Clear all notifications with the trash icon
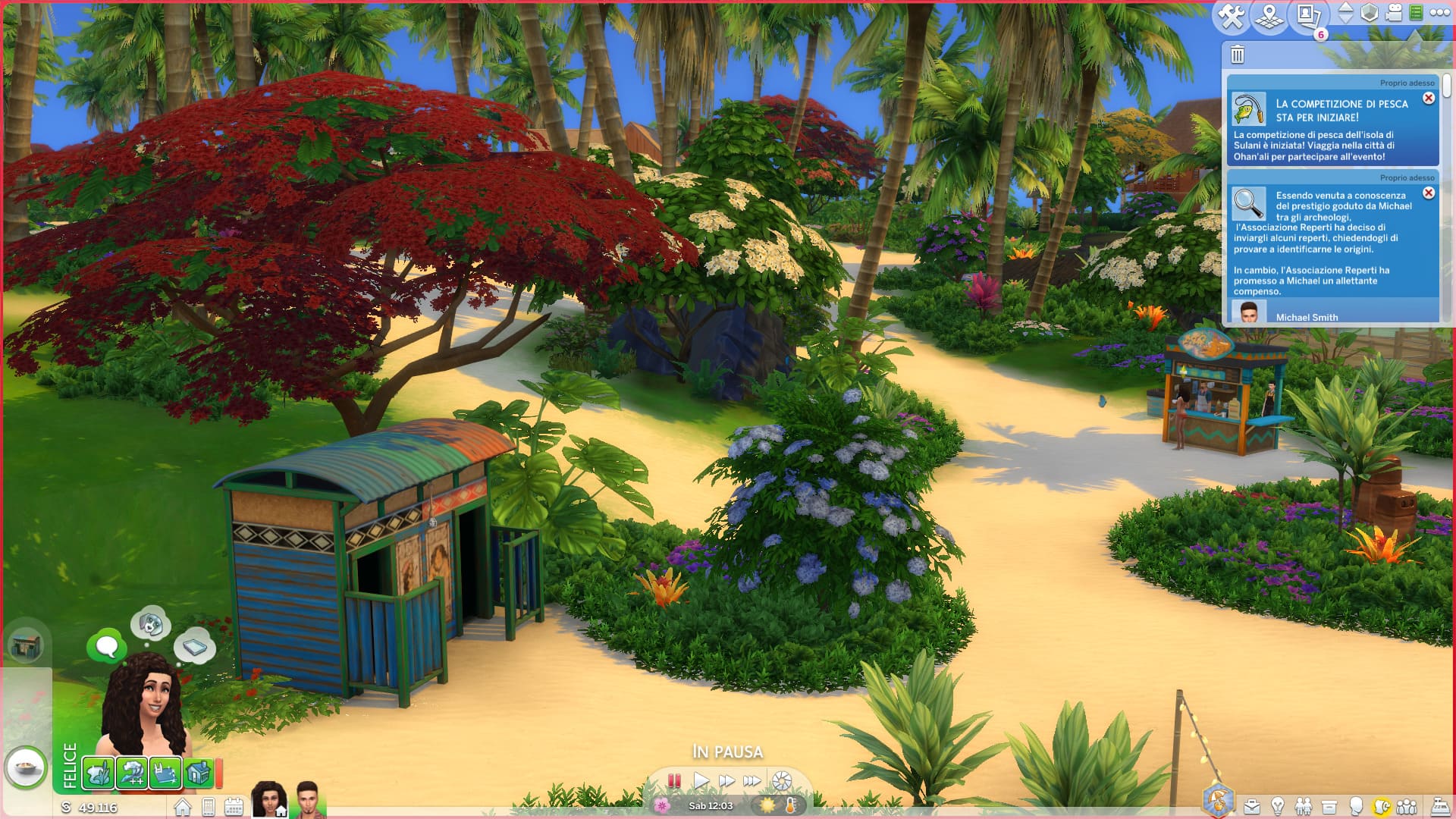Image resolution: width=1456 pixels, height=819 pixels. tap(1238, 55)
